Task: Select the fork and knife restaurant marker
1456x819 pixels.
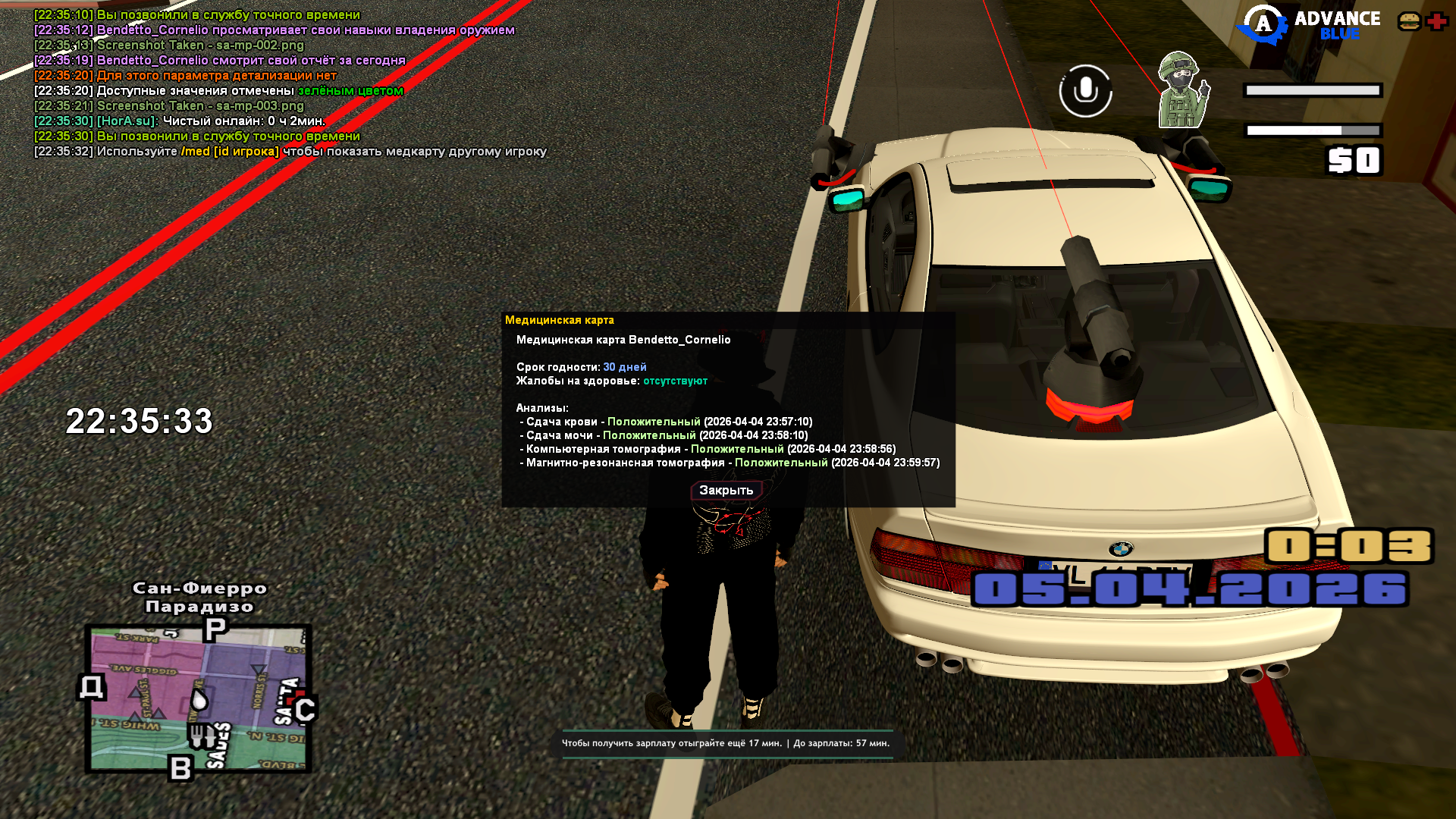Action: click(200, 735)
